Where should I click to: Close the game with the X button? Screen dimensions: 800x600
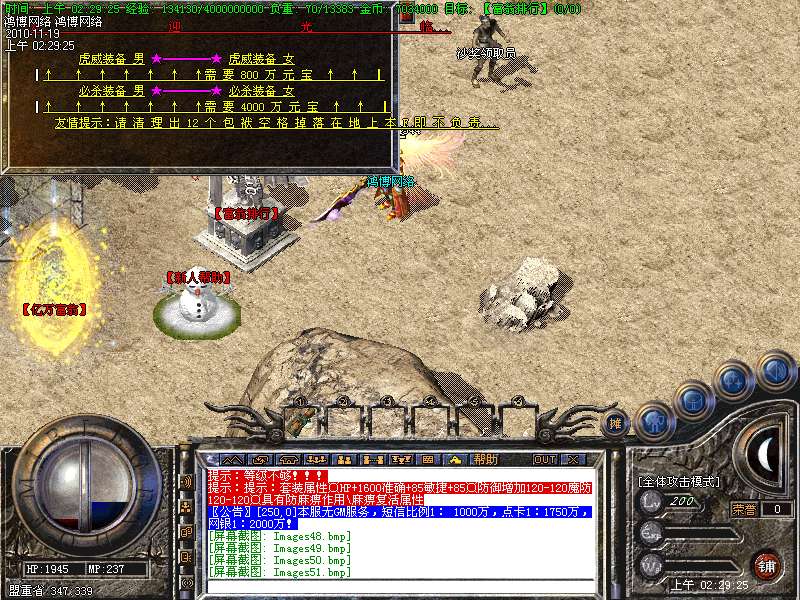tap(573, 459)
